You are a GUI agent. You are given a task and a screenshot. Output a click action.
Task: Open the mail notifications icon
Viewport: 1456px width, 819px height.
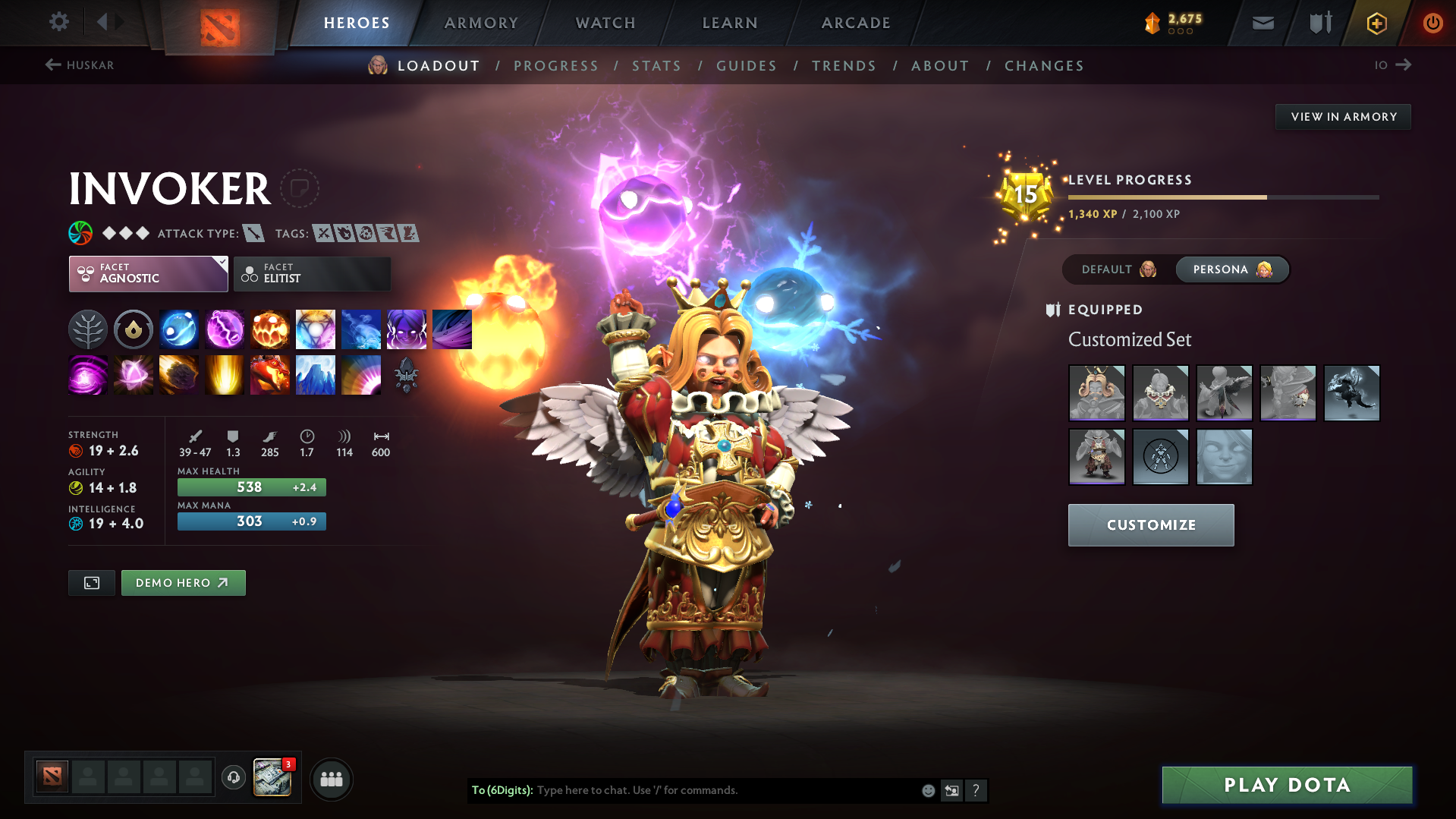pos(1263,23)
